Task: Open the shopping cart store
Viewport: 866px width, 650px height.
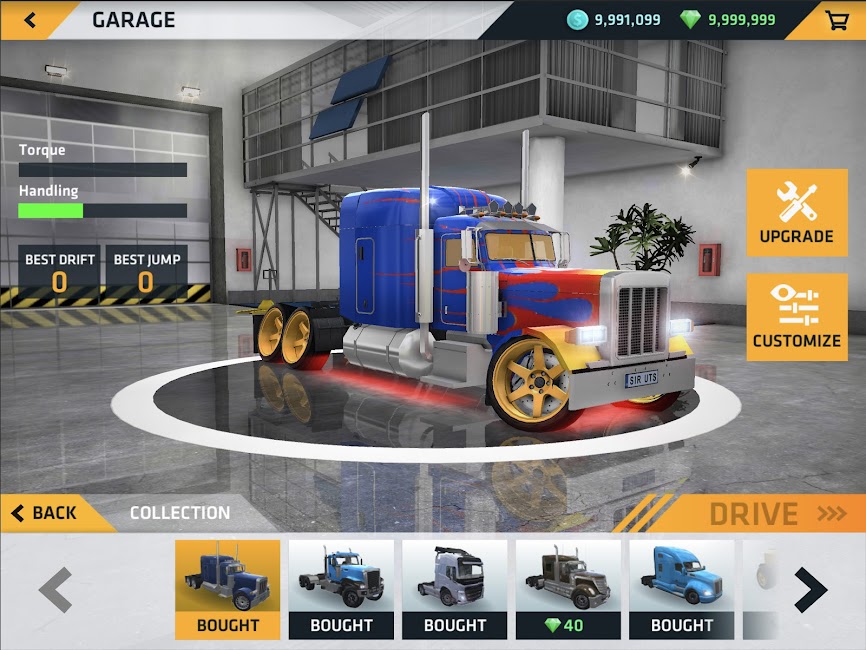Action: coord(834,20)
